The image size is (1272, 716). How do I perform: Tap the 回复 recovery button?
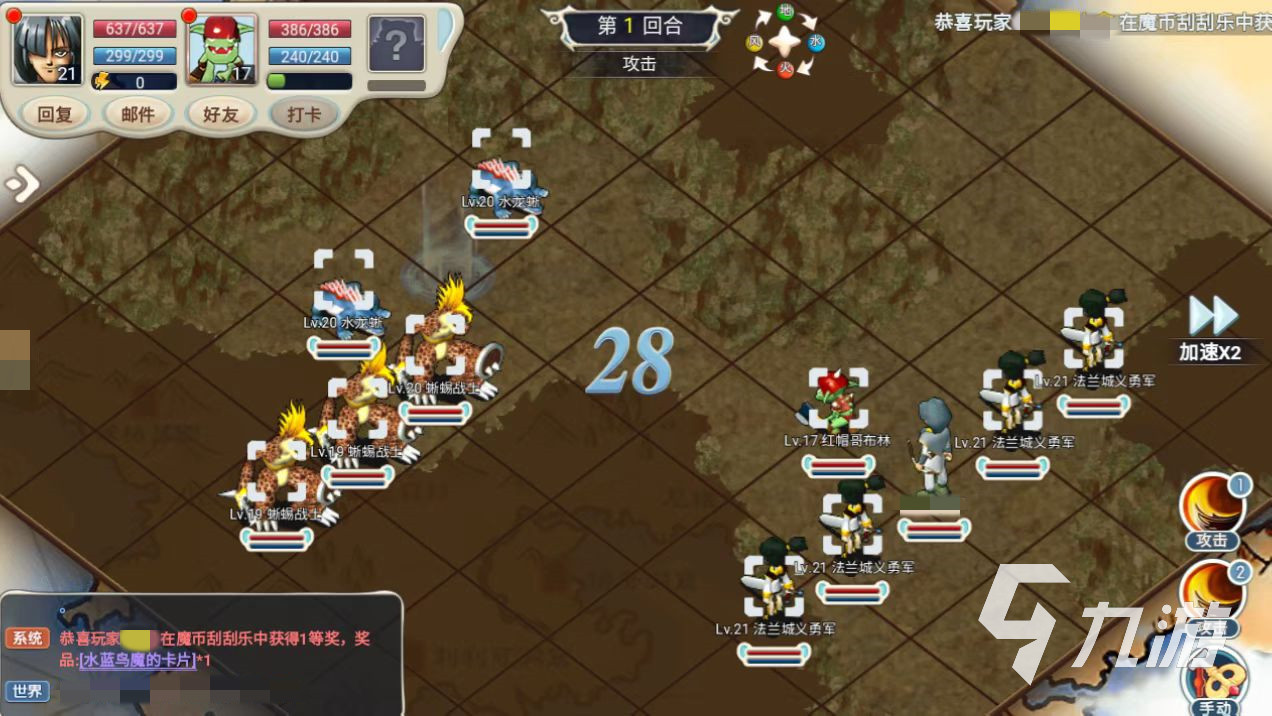click(x=55, y=114)
